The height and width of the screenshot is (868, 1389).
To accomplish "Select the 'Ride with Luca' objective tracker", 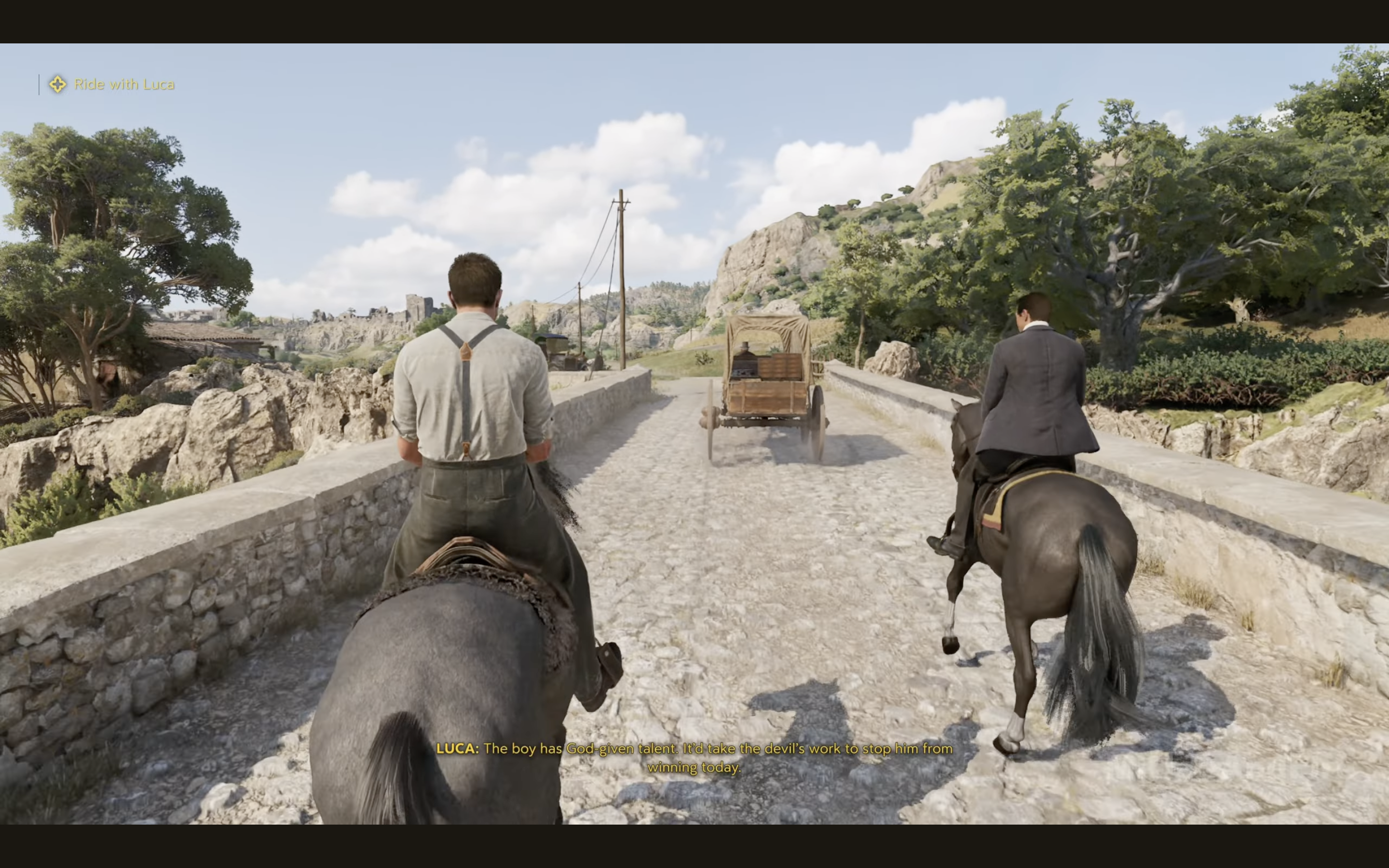I will [124, 84].
